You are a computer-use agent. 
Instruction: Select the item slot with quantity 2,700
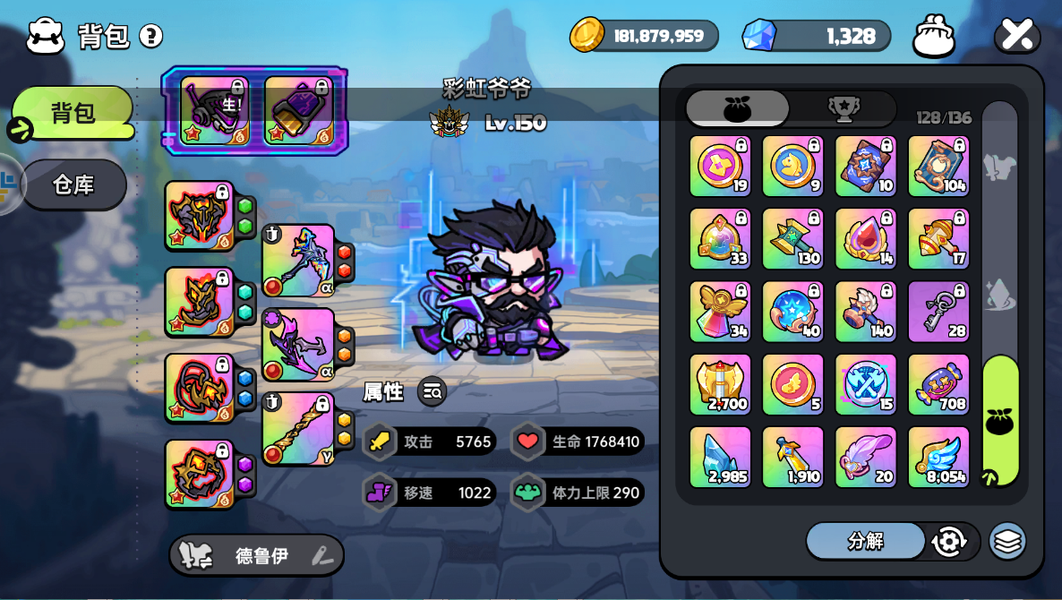(x=720, y=384)
